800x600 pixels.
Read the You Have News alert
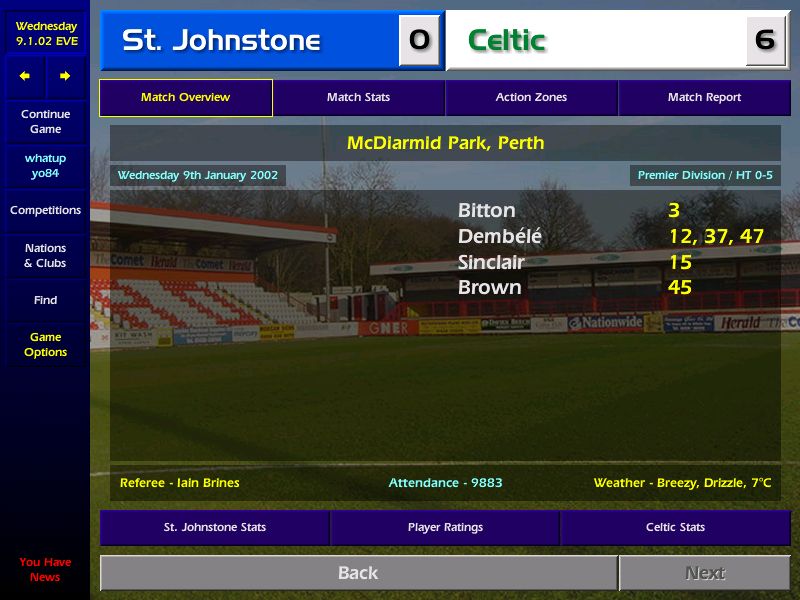tap(45, 569)
